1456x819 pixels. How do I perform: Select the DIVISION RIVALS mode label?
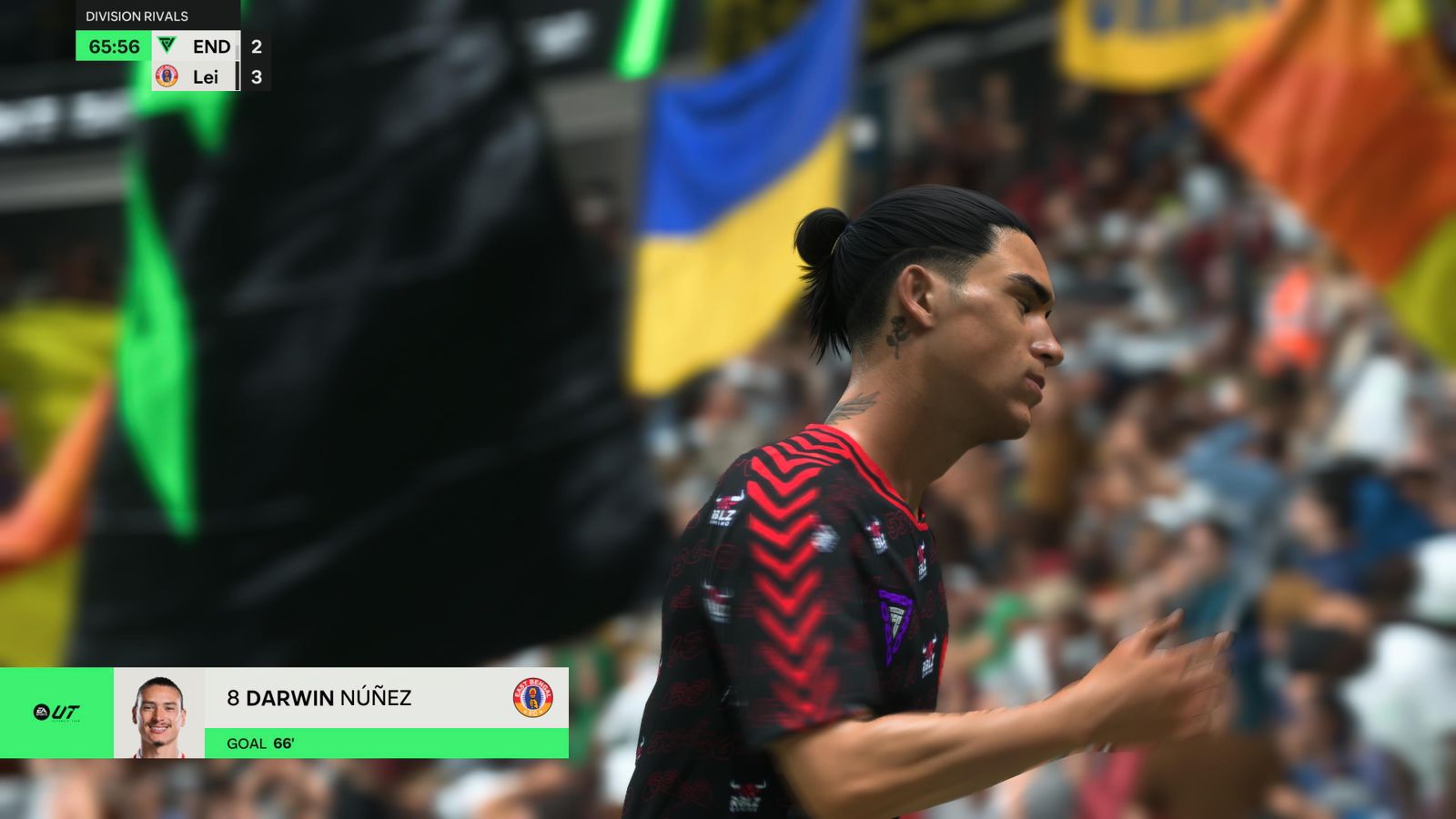(135, 15)
